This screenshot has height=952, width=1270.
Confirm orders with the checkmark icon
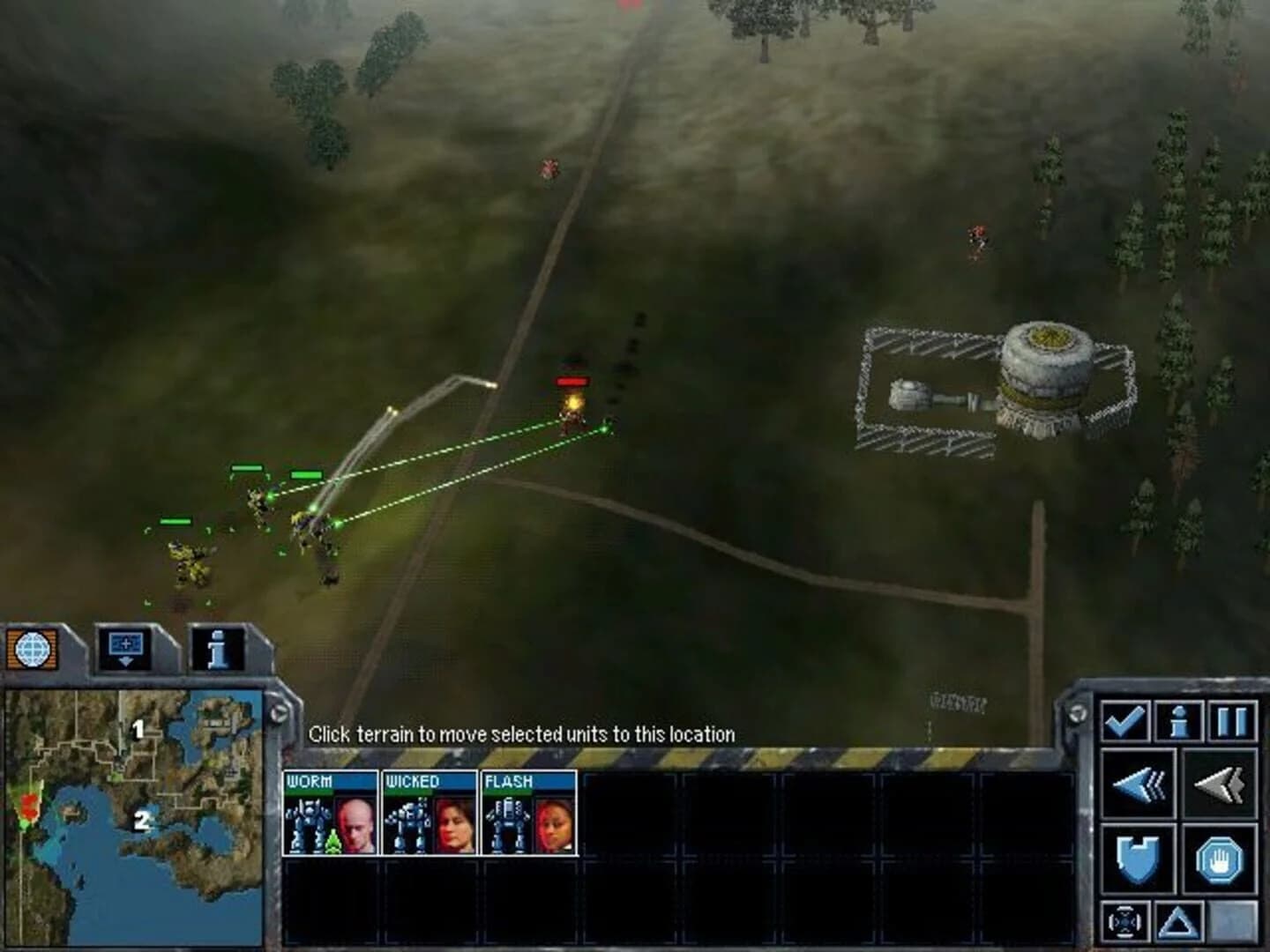coord(1124,720)
